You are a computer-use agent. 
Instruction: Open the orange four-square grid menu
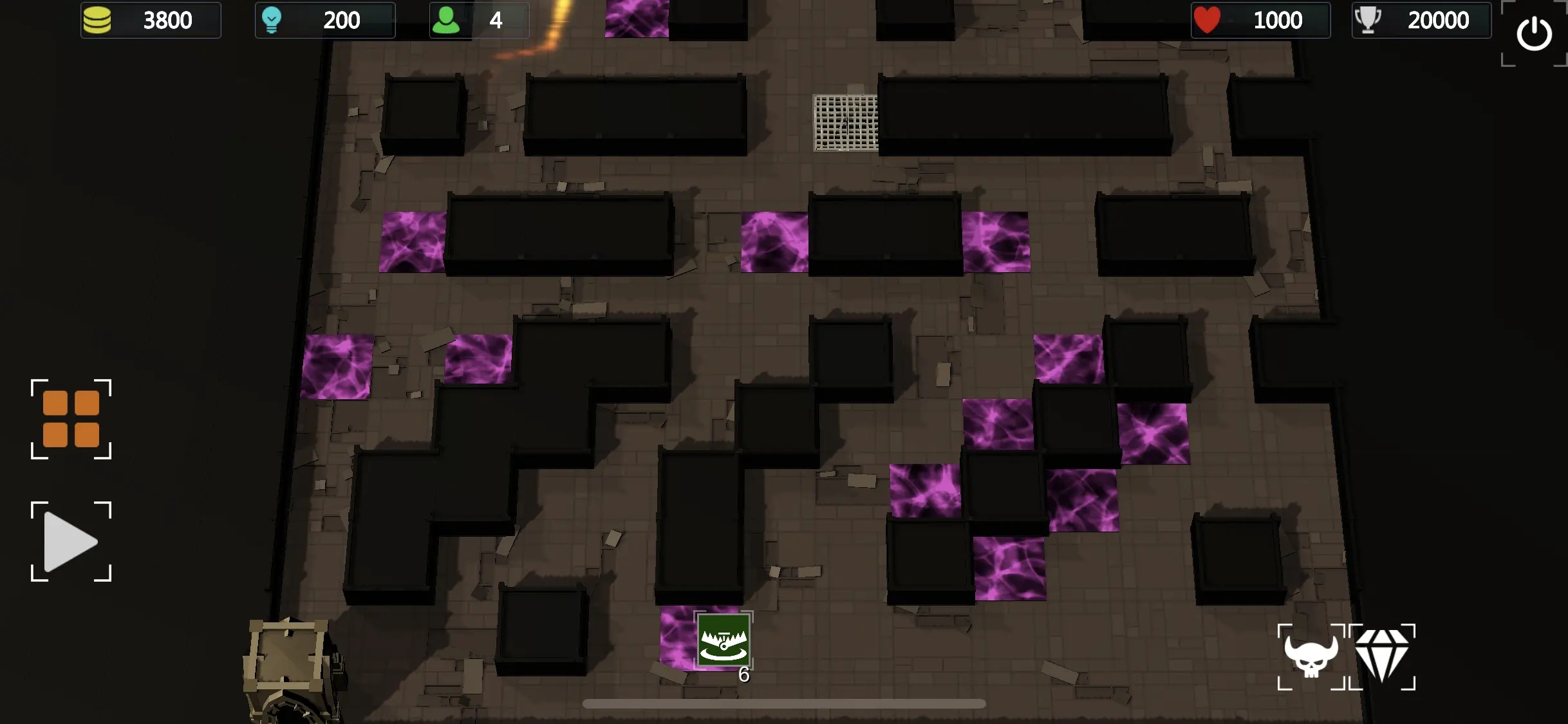[71, 419]
